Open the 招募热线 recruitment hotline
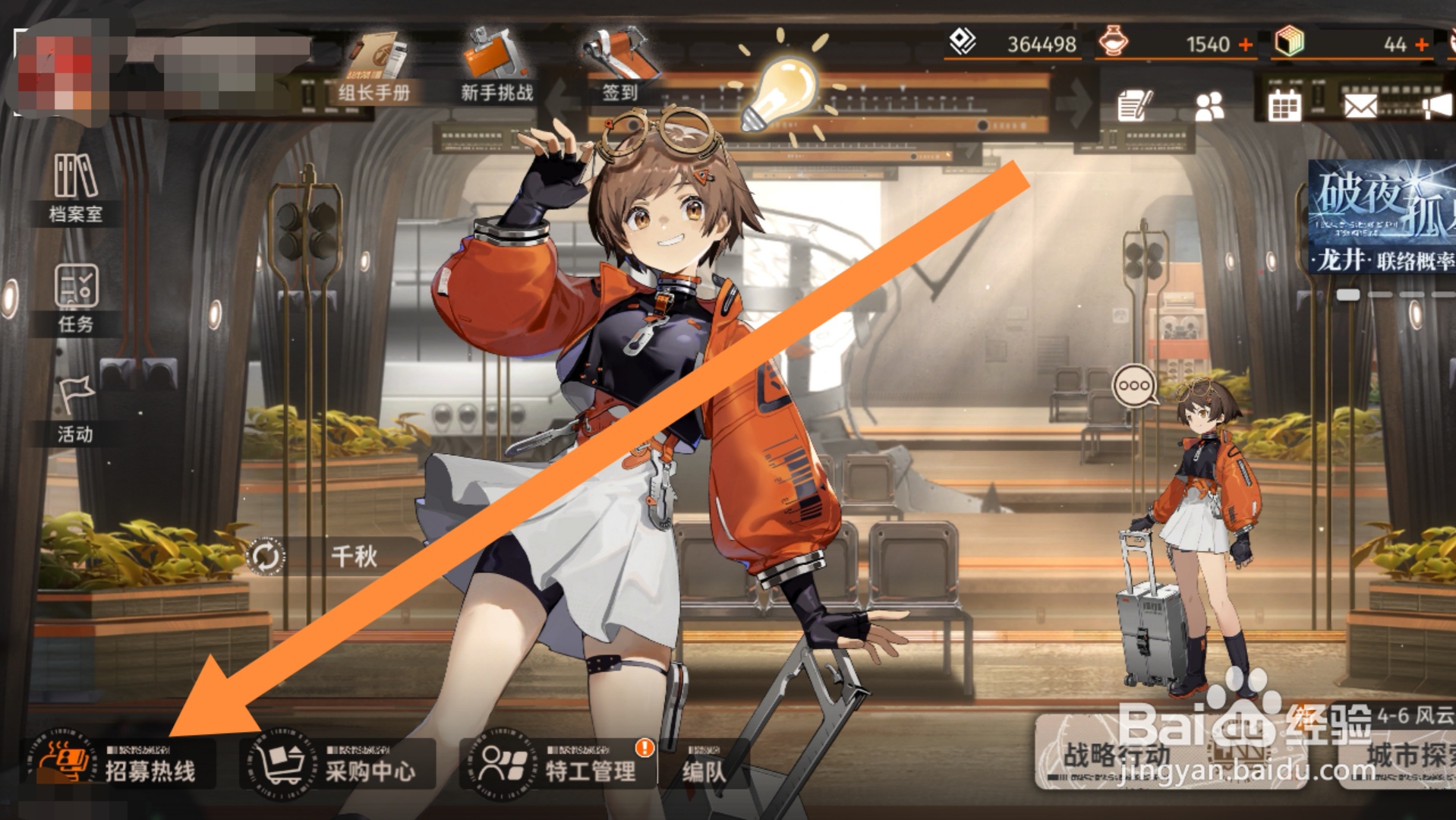 tap(121, 764)
